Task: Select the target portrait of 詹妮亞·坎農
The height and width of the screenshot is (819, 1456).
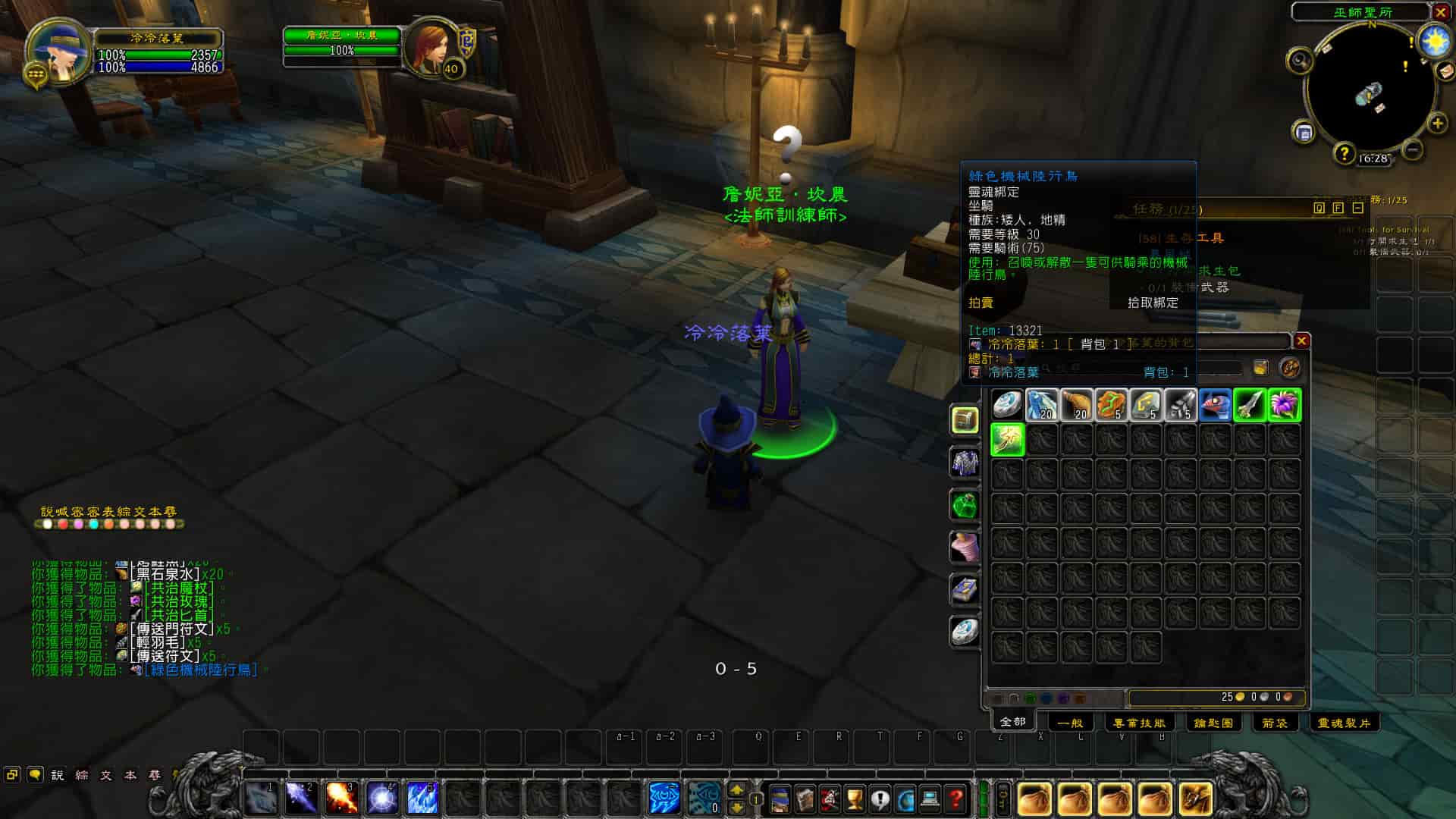Action: (x=431, y=45)
